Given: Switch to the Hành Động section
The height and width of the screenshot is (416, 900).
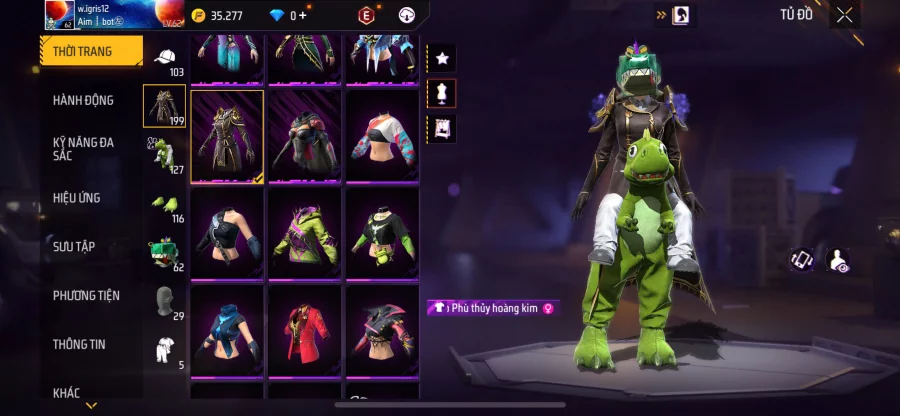Looking at the screenshot, I should coord(83,100).
